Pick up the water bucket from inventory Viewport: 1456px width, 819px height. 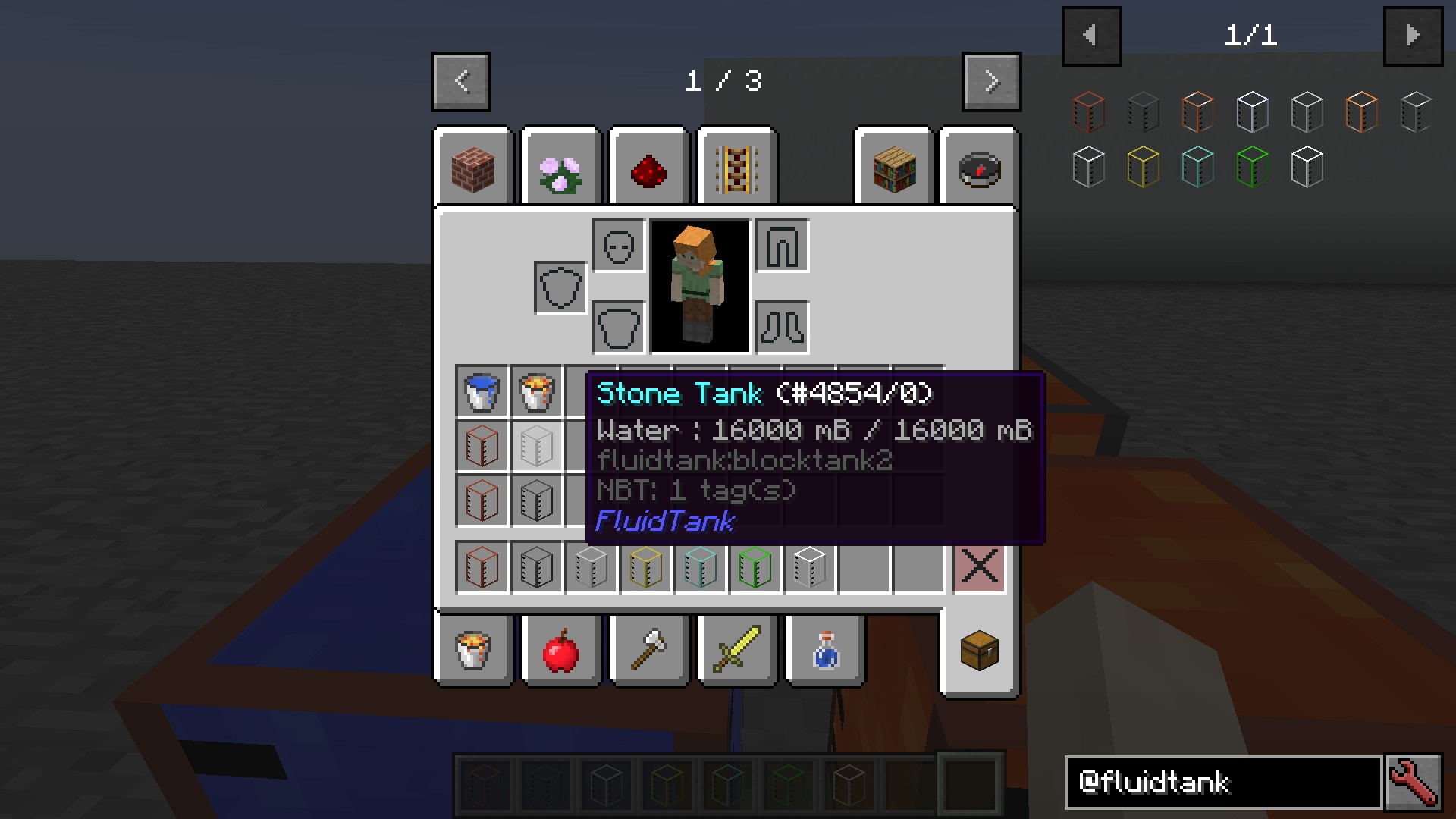point(482,391)
